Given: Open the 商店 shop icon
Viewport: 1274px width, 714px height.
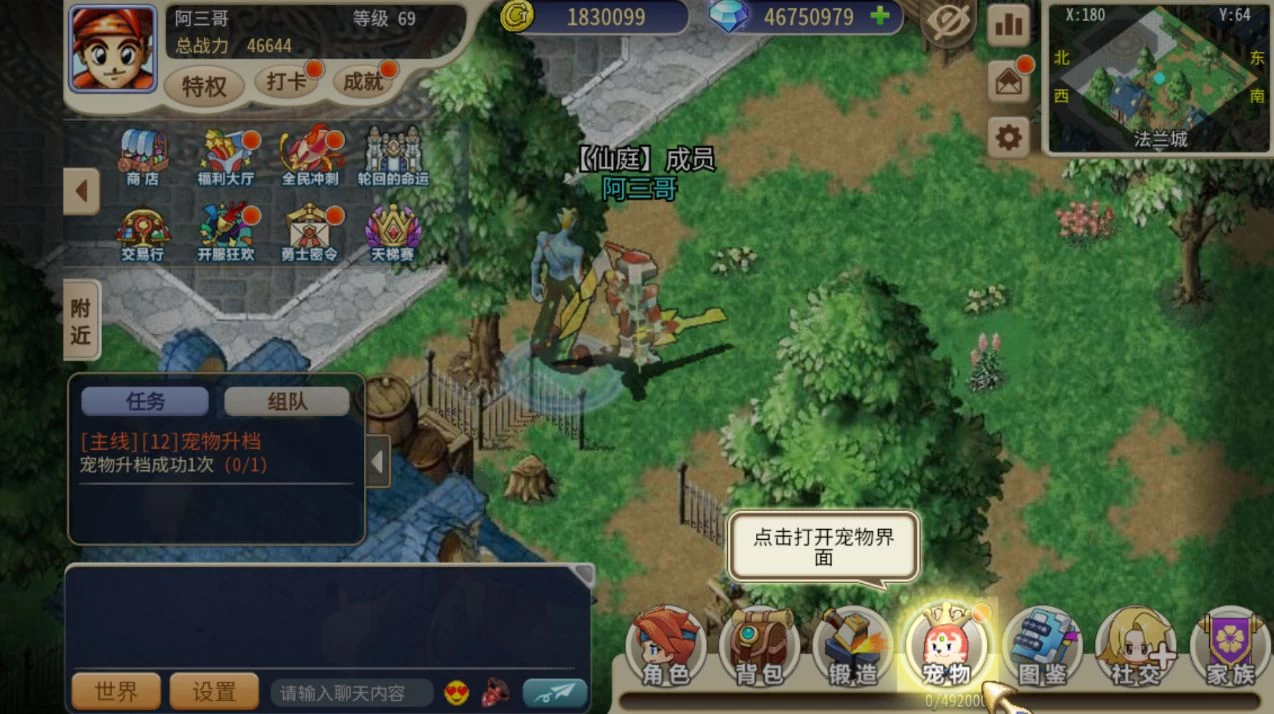Looking at the screenshot, I should pos(143,157).
